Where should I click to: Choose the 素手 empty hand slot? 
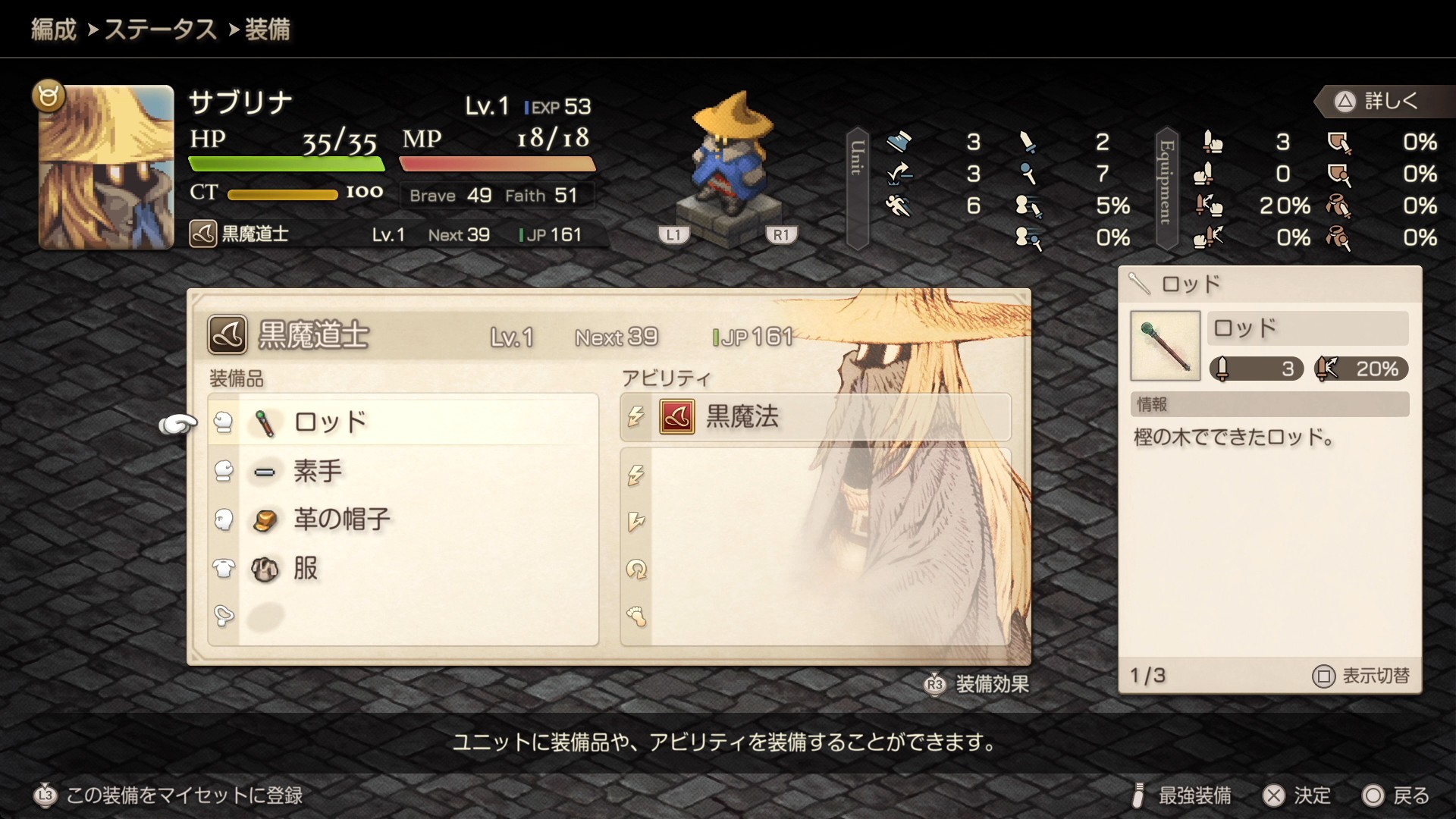click(x=403, y=471)
